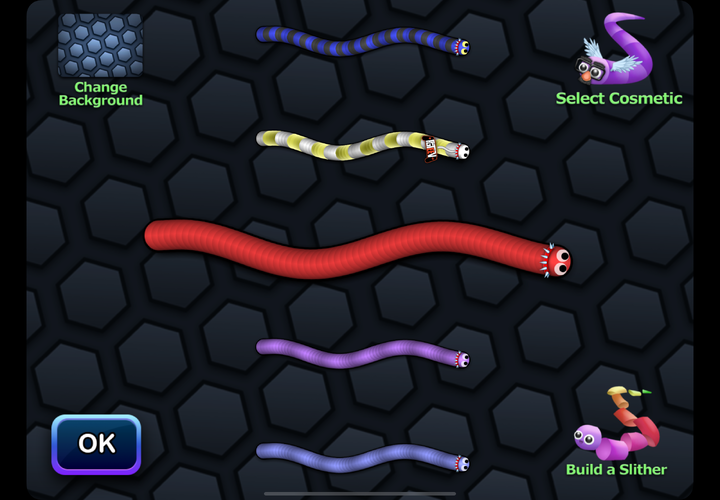Open the Select Cosmetic menu

click(618, 60)
